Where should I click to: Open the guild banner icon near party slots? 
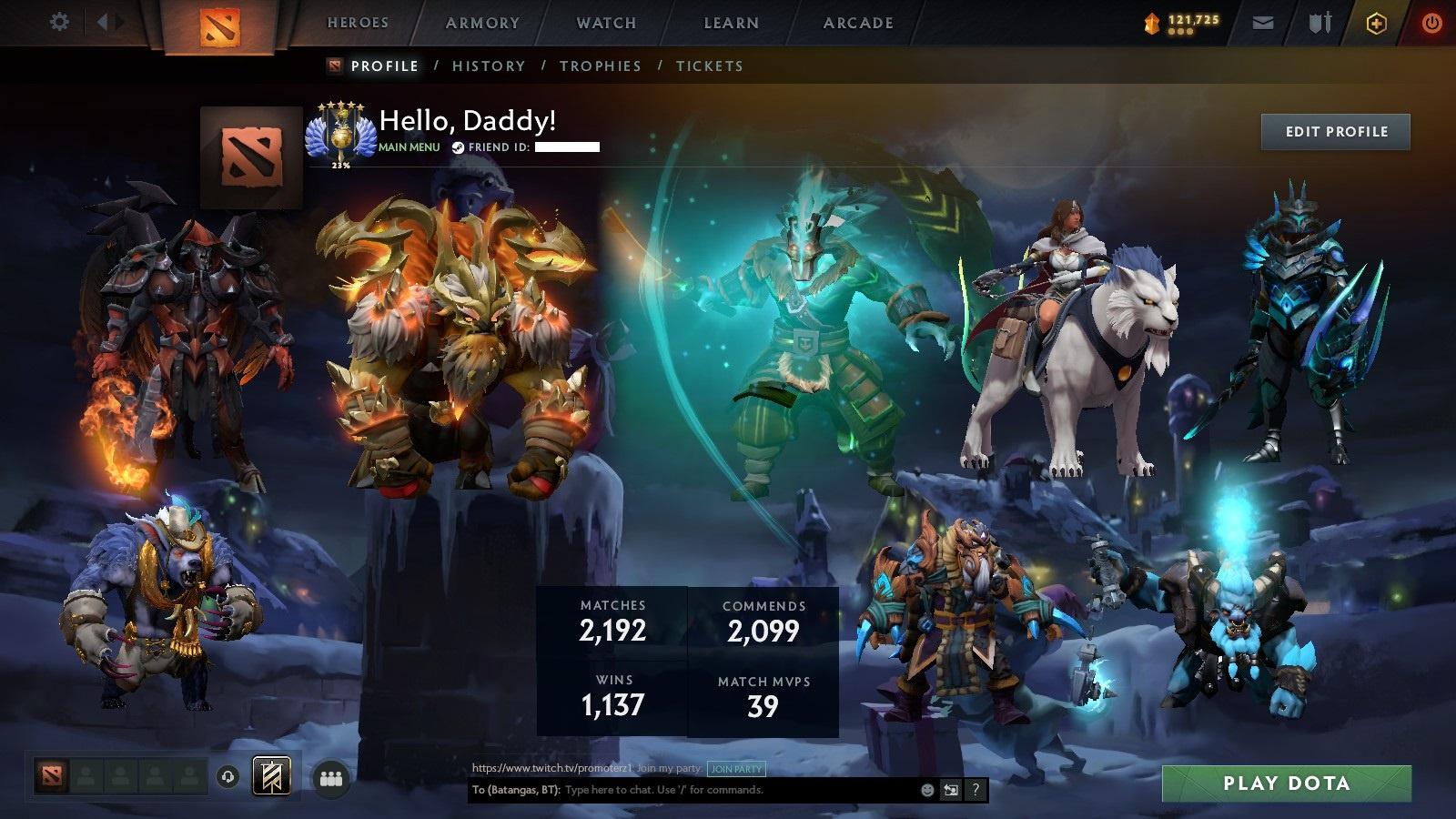(271, 776)
